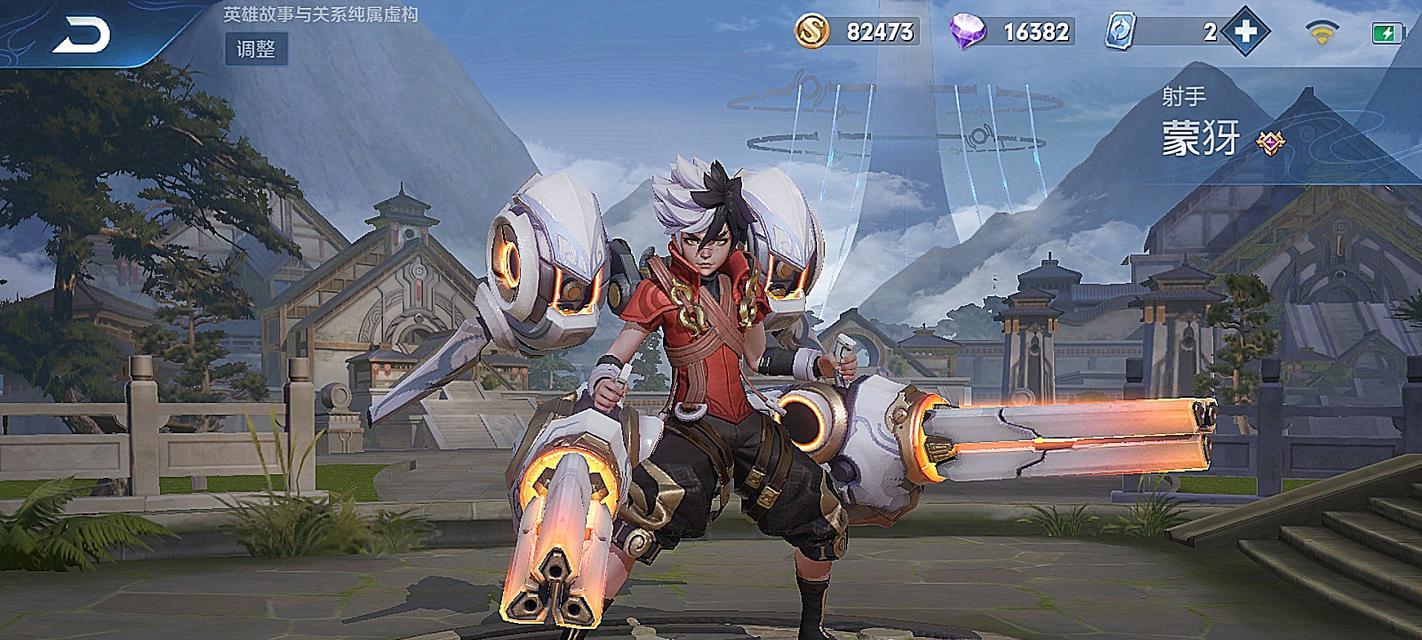Open the purple diamond balance
The height and width of the screenshot is (640, 1422).
[x=1012, y=32]
